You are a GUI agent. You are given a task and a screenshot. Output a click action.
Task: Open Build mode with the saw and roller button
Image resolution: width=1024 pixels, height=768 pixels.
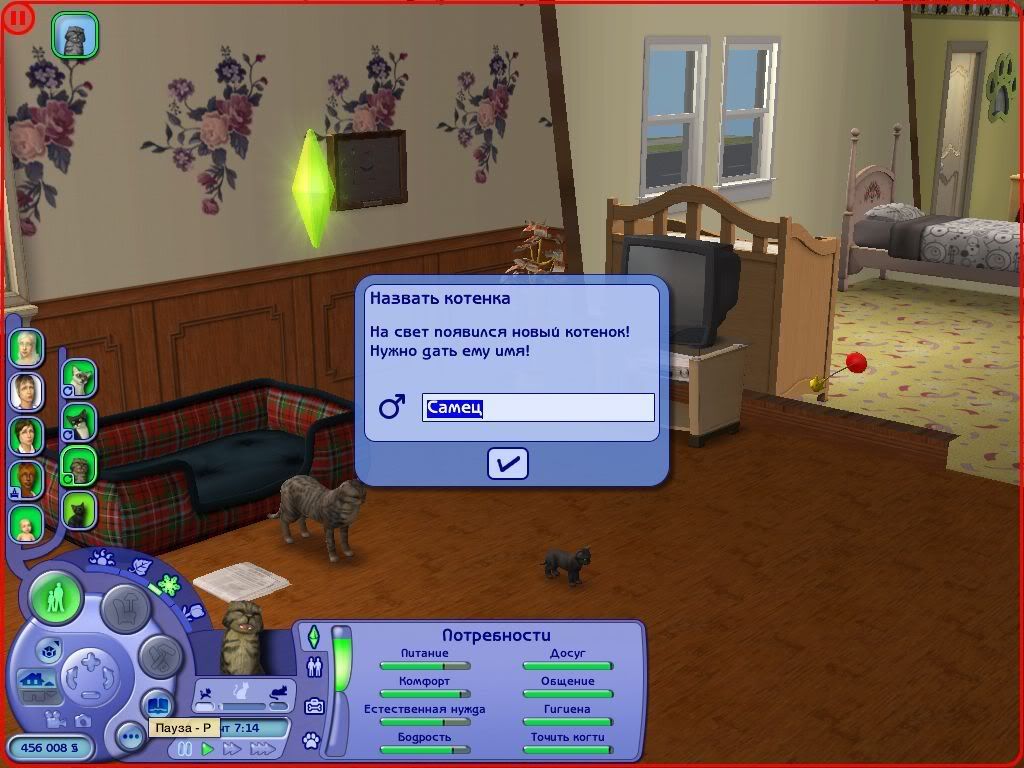(x=156, y=656)
